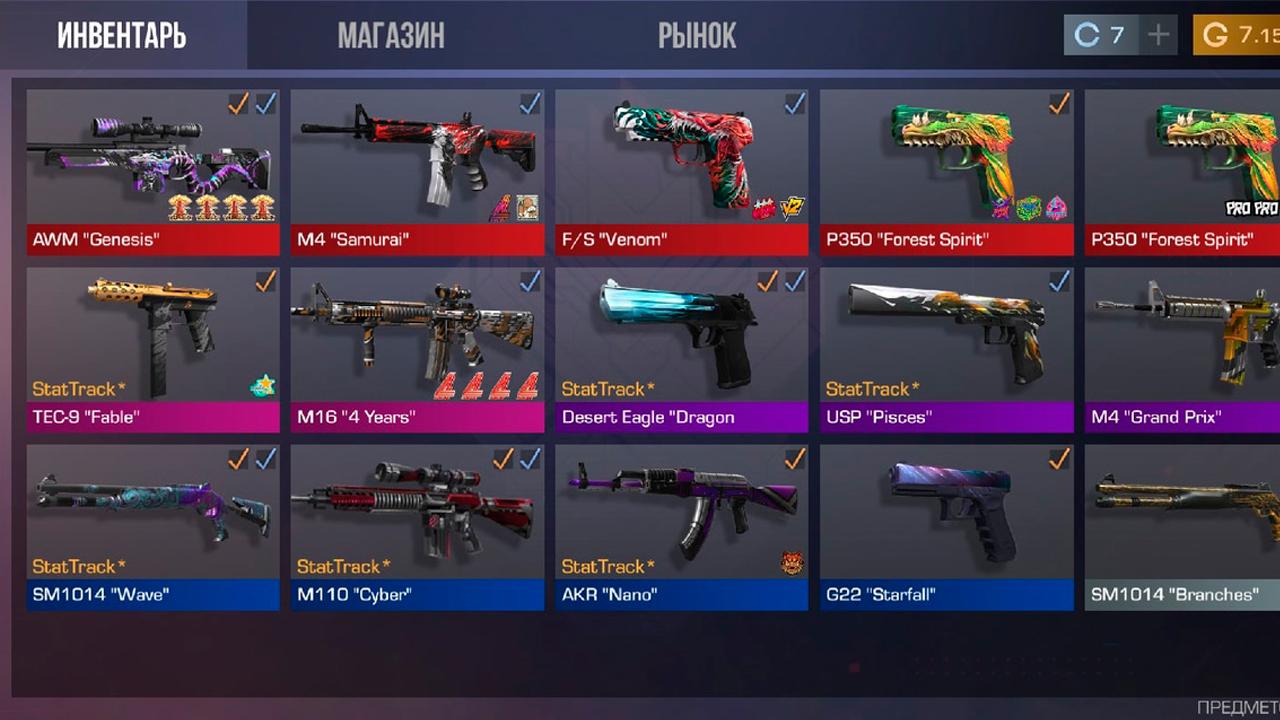The width and height of the screenshot is (1280, 720).
Task: Open the gold G currency balance
Action: pos(1238,36)
